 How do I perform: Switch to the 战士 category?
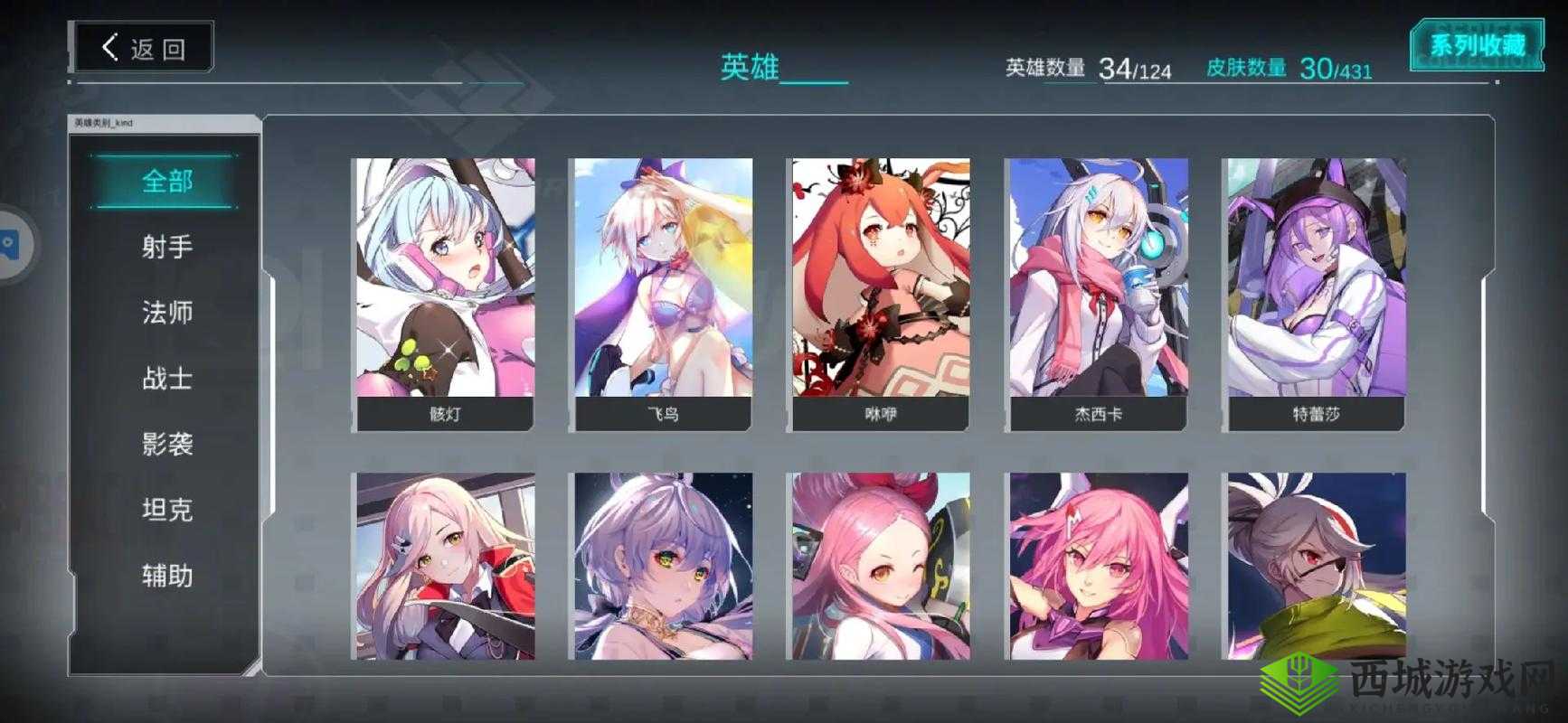167,379
